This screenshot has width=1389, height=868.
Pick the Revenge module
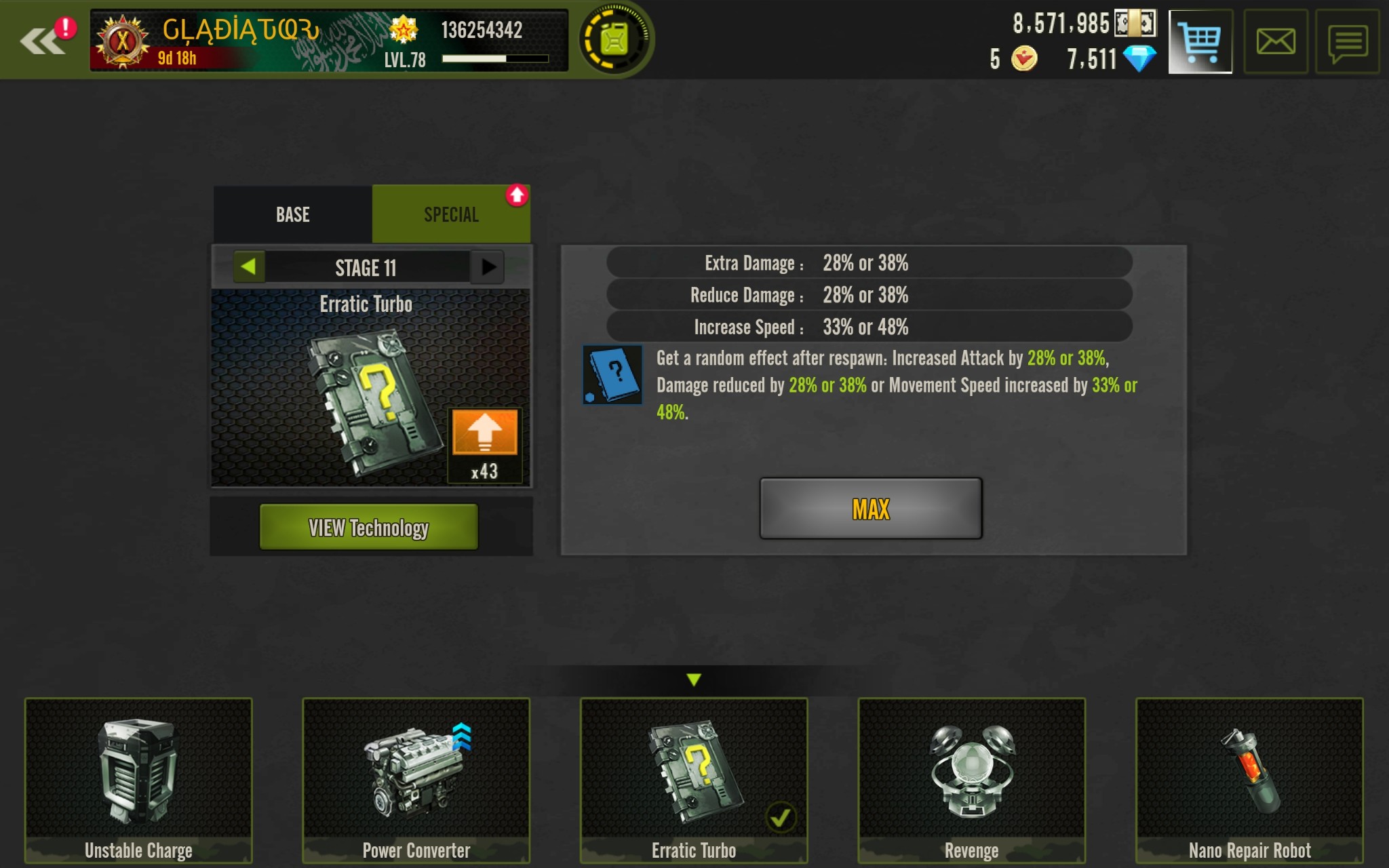[x=971, y=780]
